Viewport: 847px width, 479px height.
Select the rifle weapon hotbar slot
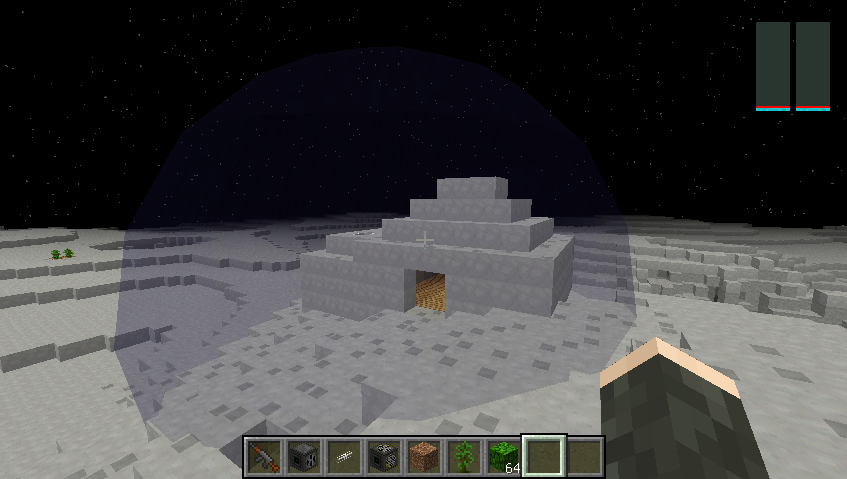[x=265, y=456]
